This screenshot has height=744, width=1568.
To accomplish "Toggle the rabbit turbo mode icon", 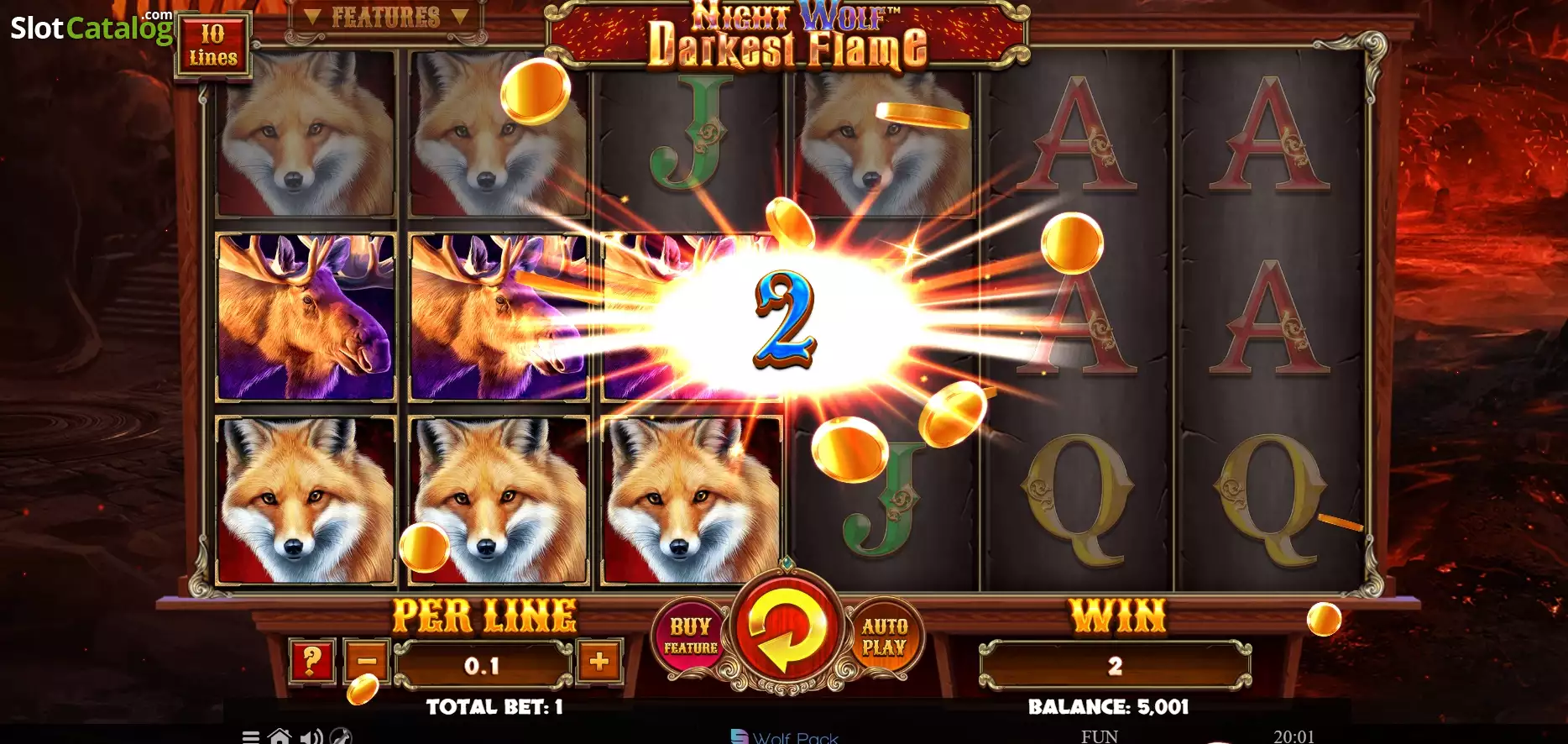I will 340,736.
